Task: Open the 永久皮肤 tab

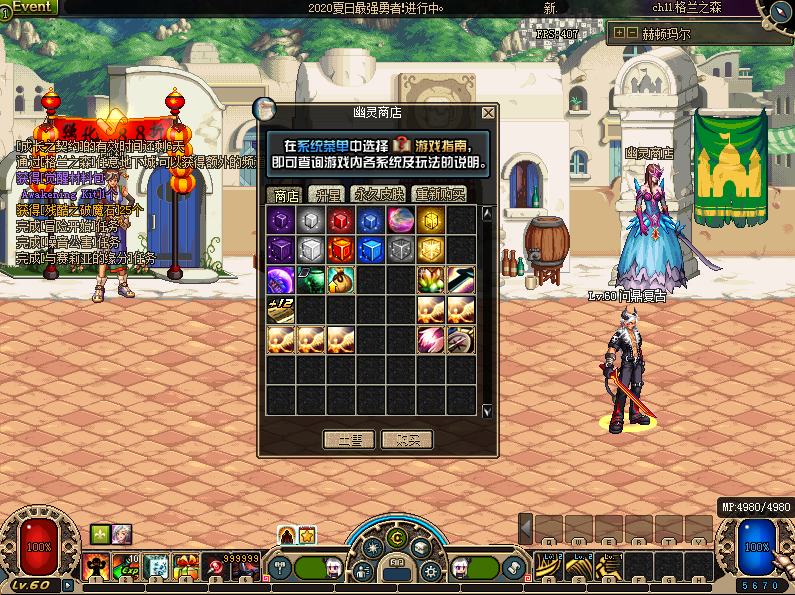Action: (x=379, y=194)
